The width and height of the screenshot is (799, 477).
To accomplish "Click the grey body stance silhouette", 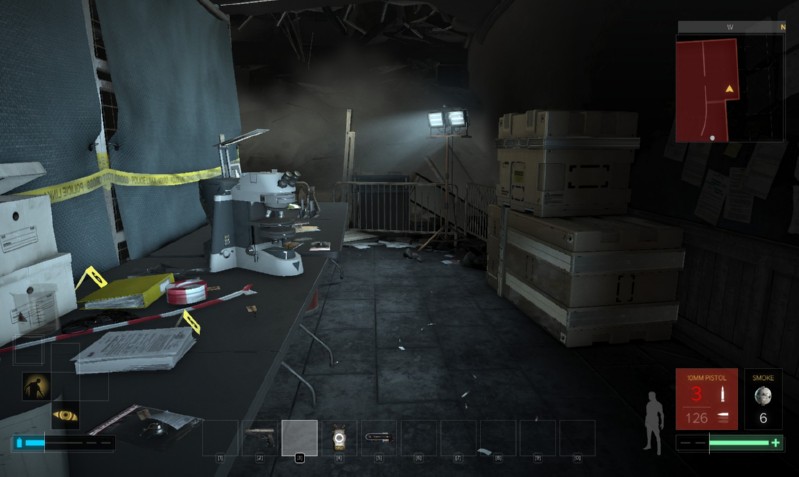I will pyautogui.click(x=654, y=424).
